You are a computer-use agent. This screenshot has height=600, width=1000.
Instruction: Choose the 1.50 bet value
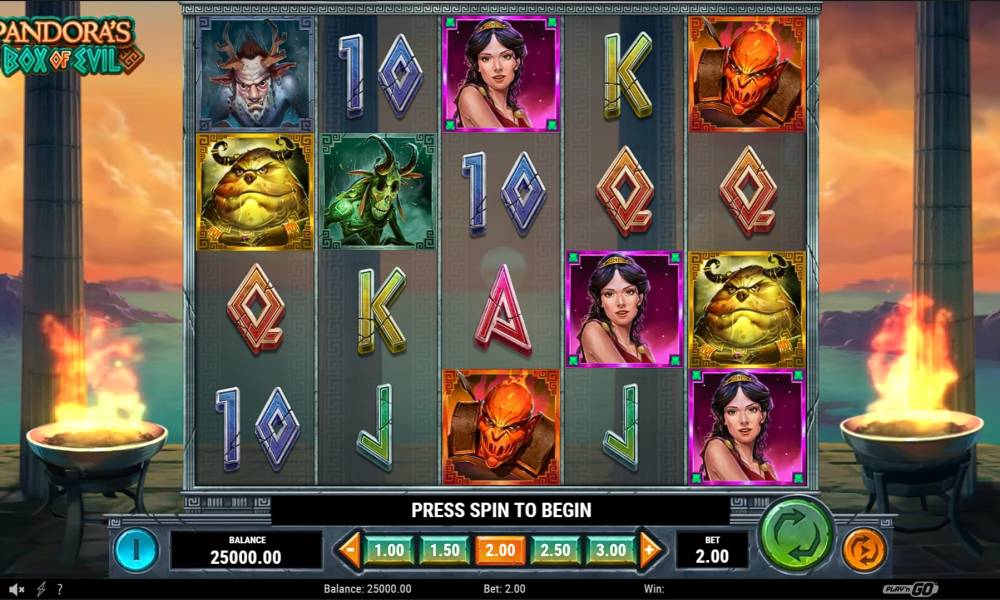point(445,550)
